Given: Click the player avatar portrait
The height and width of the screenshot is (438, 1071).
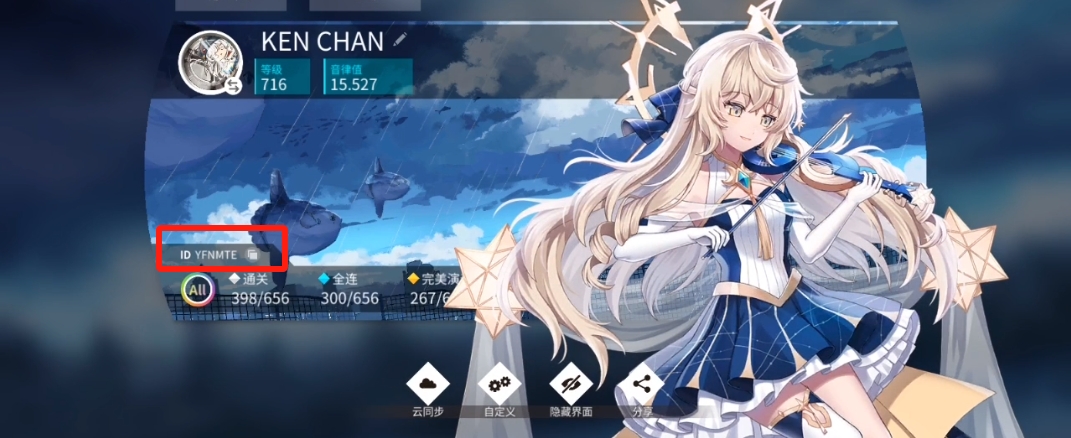Looking at the screenshot, I should pyautogui.click(x=210, y=62).
